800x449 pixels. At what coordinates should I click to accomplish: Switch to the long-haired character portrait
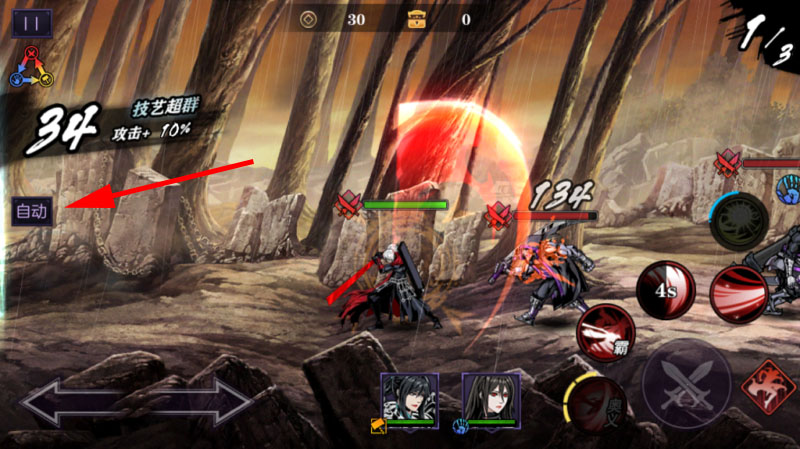[491, 398]
